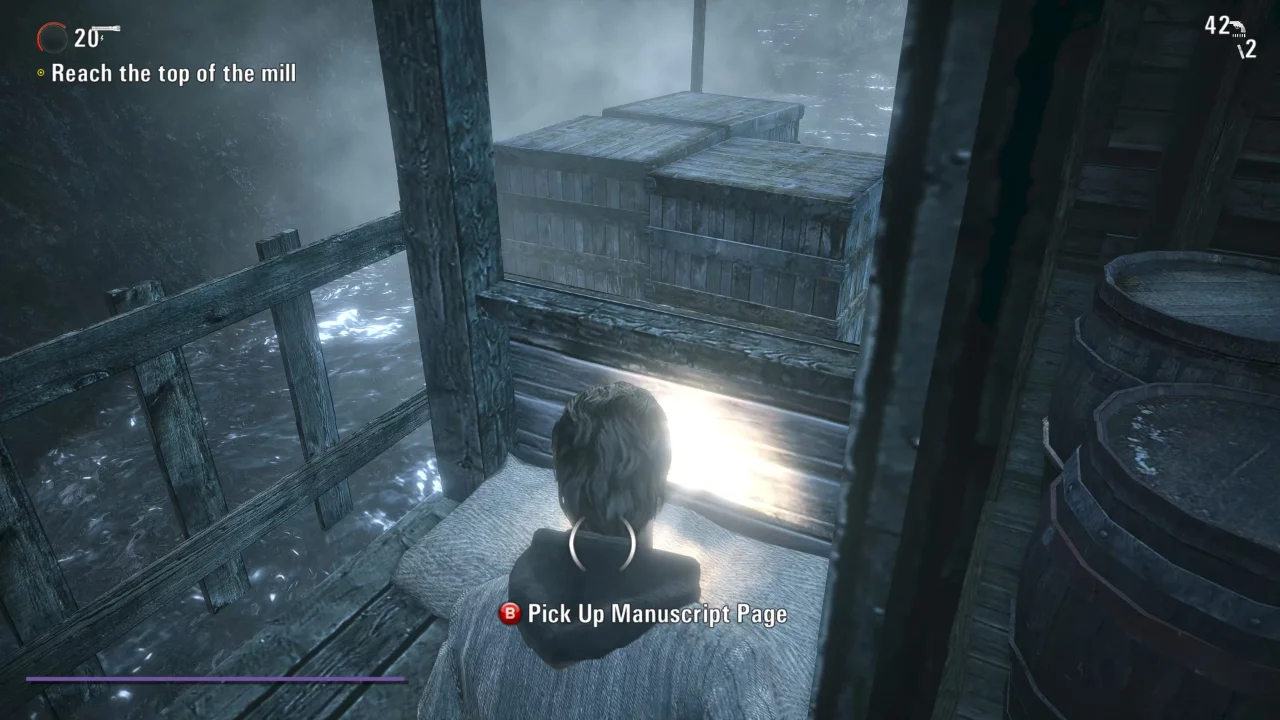Click the lightning bolt battery symbol

pos(102,38)
